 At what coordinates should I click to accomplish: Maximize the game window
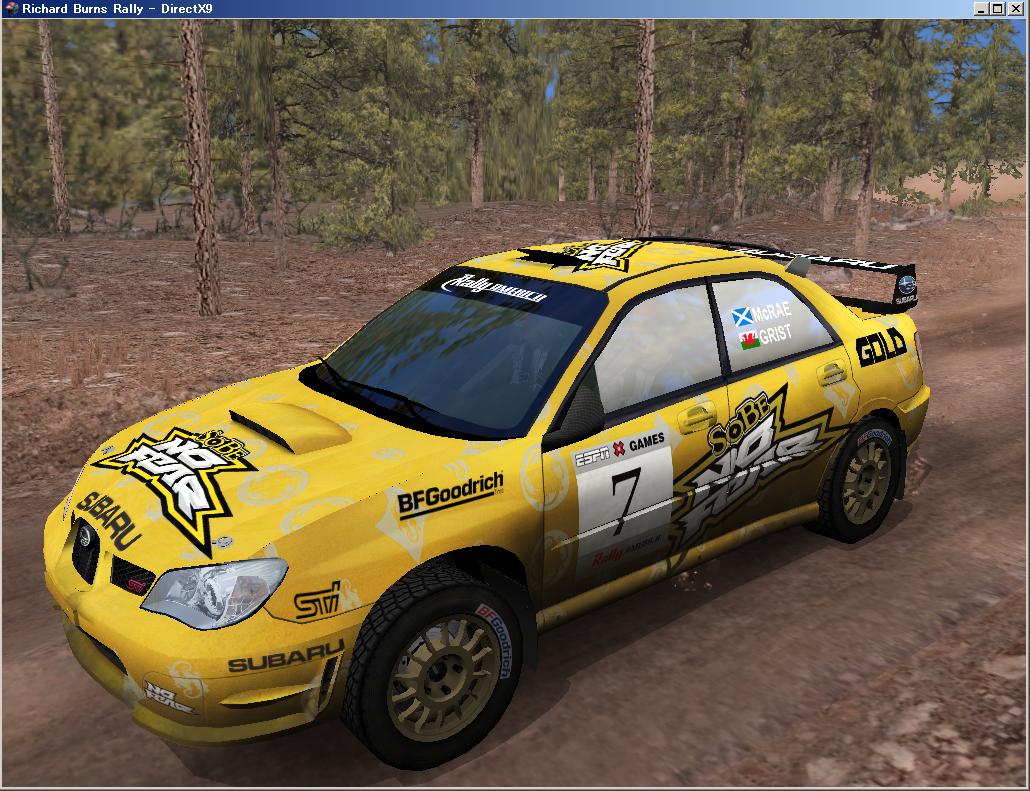[998, 9]
